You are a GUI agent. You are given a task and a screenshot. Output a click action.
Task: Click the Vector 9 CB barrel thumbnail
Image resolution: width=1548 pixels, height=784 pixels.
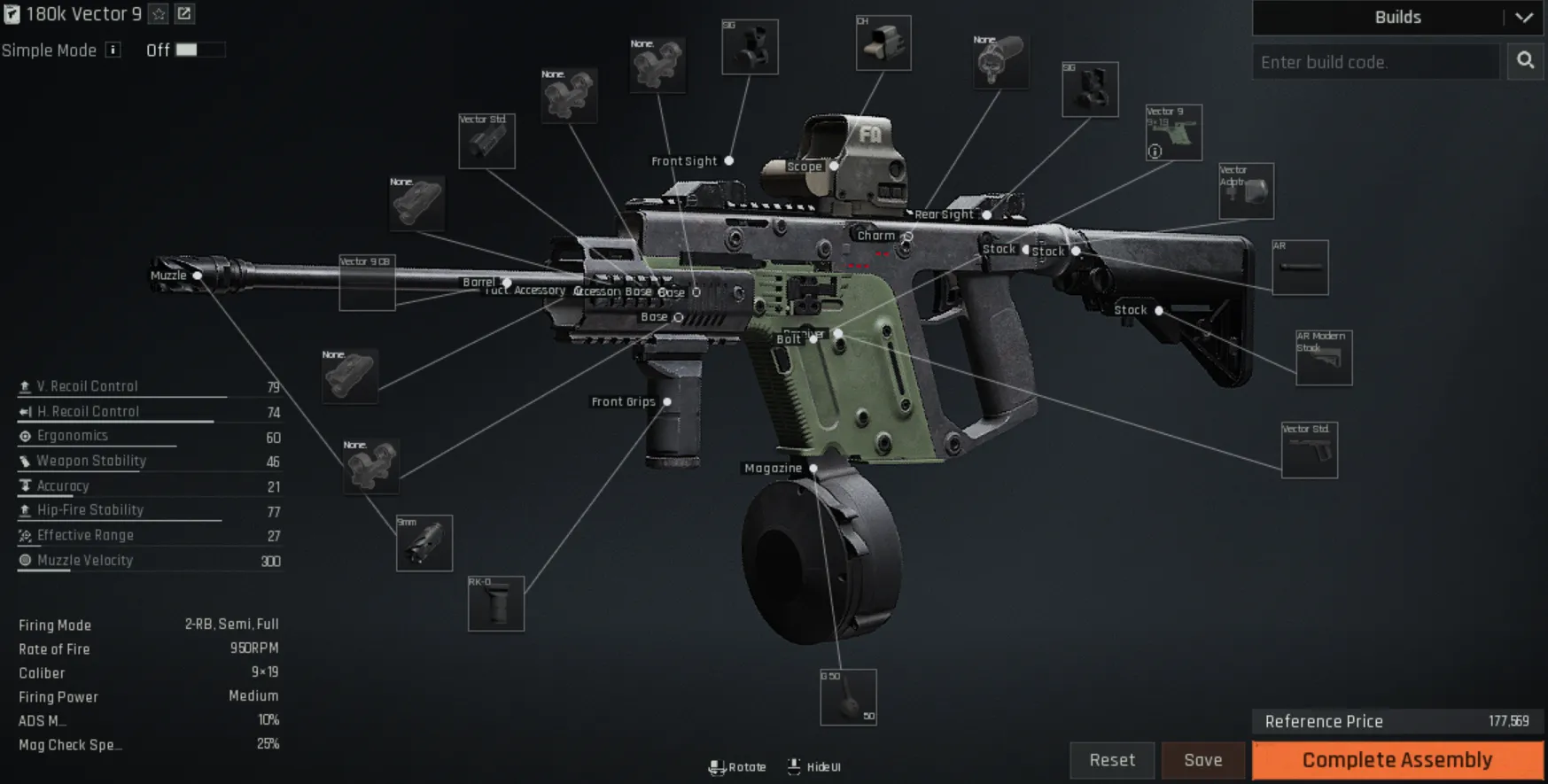pos(367,283)
